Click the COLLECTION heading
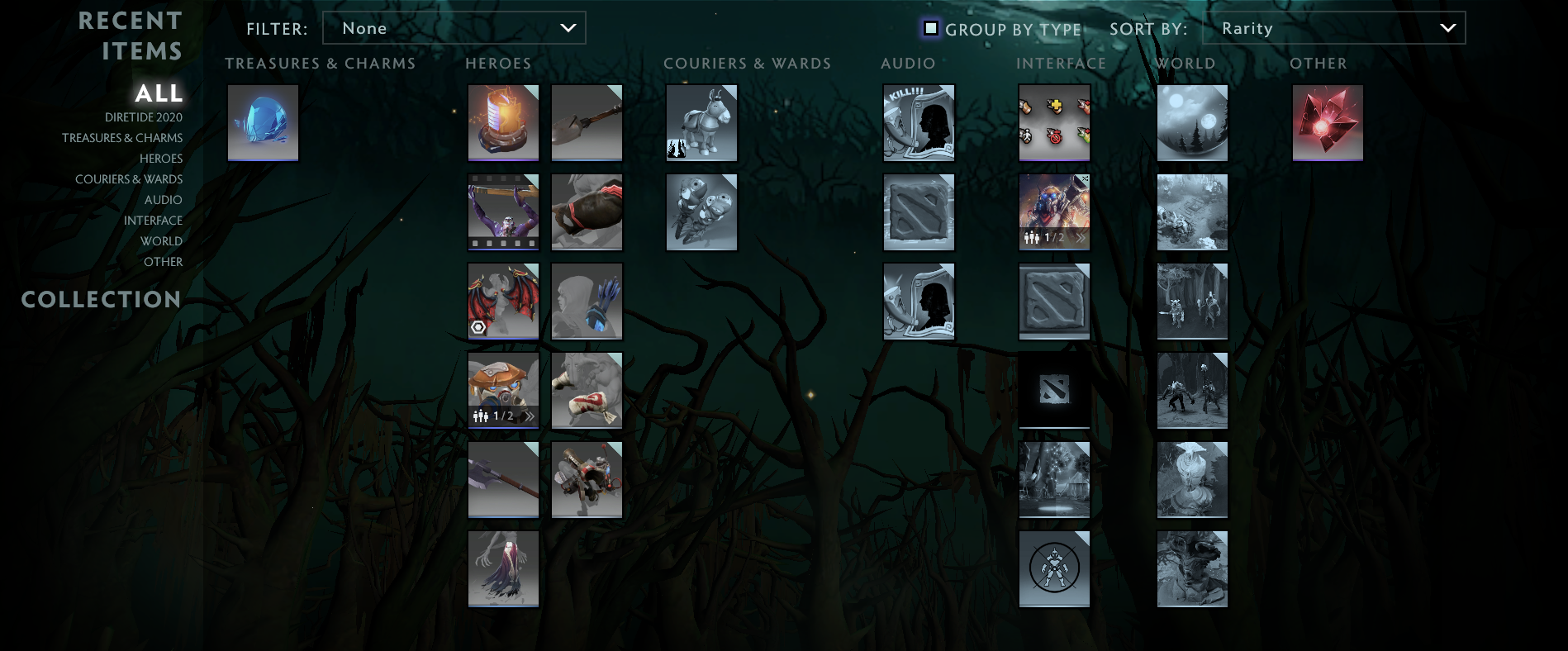Screen dimensions: 1568x651 [101, 300]
